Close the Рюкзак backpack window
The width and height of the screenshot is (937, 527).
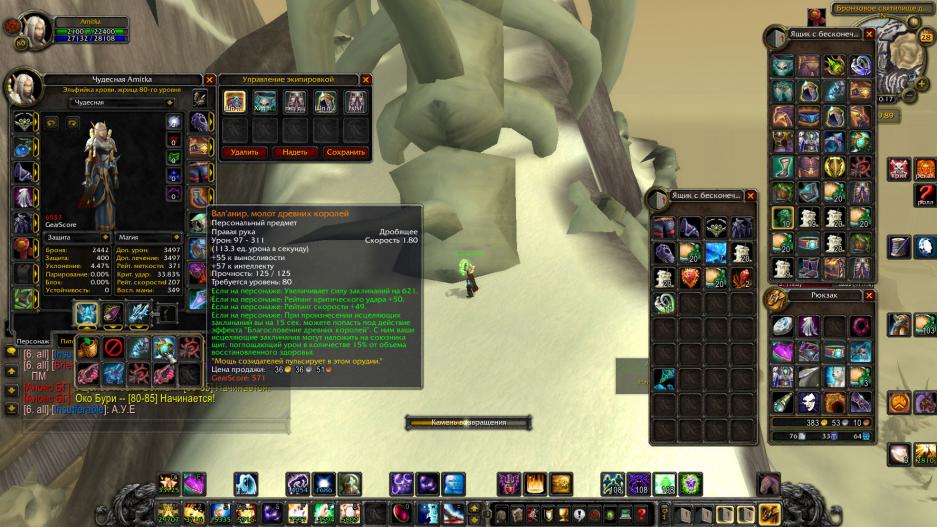(x=869, y=297)
